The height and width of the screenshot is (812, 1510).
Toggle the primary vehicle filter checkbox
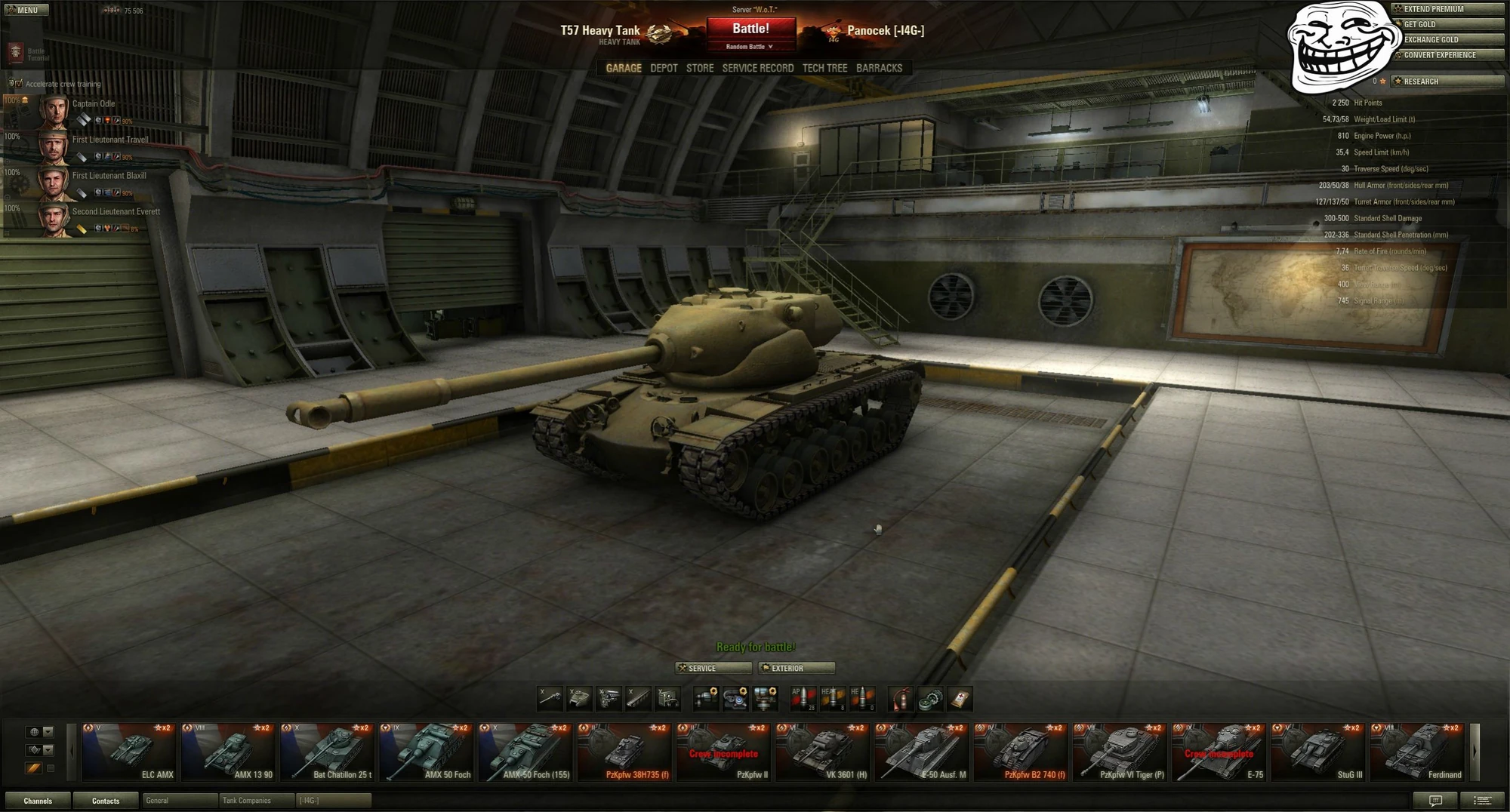pyautogui.click(x=51, y=768)
